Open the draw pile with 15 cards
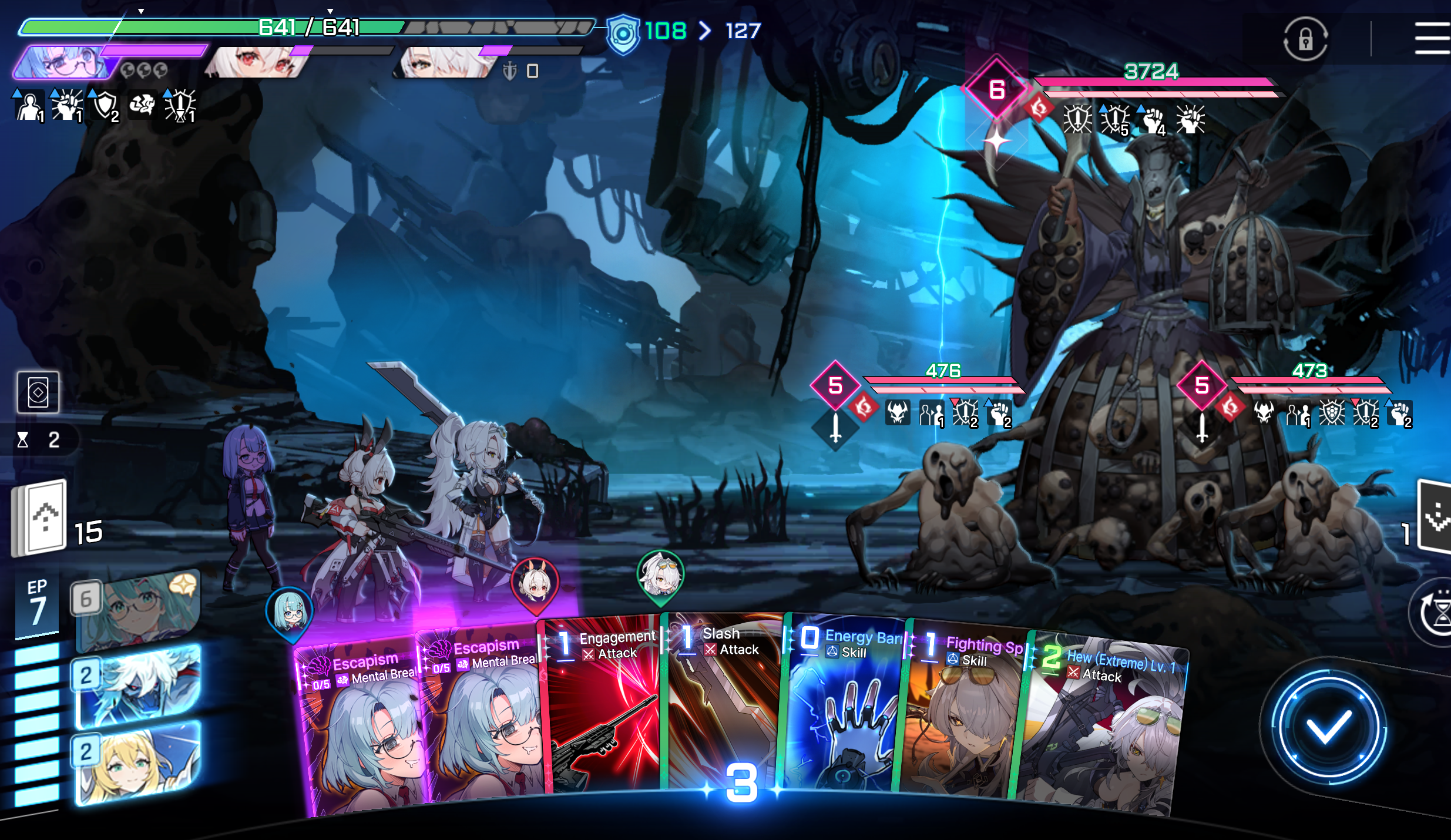Screen dimensions: 1451x840 click(x=40, y=518)
